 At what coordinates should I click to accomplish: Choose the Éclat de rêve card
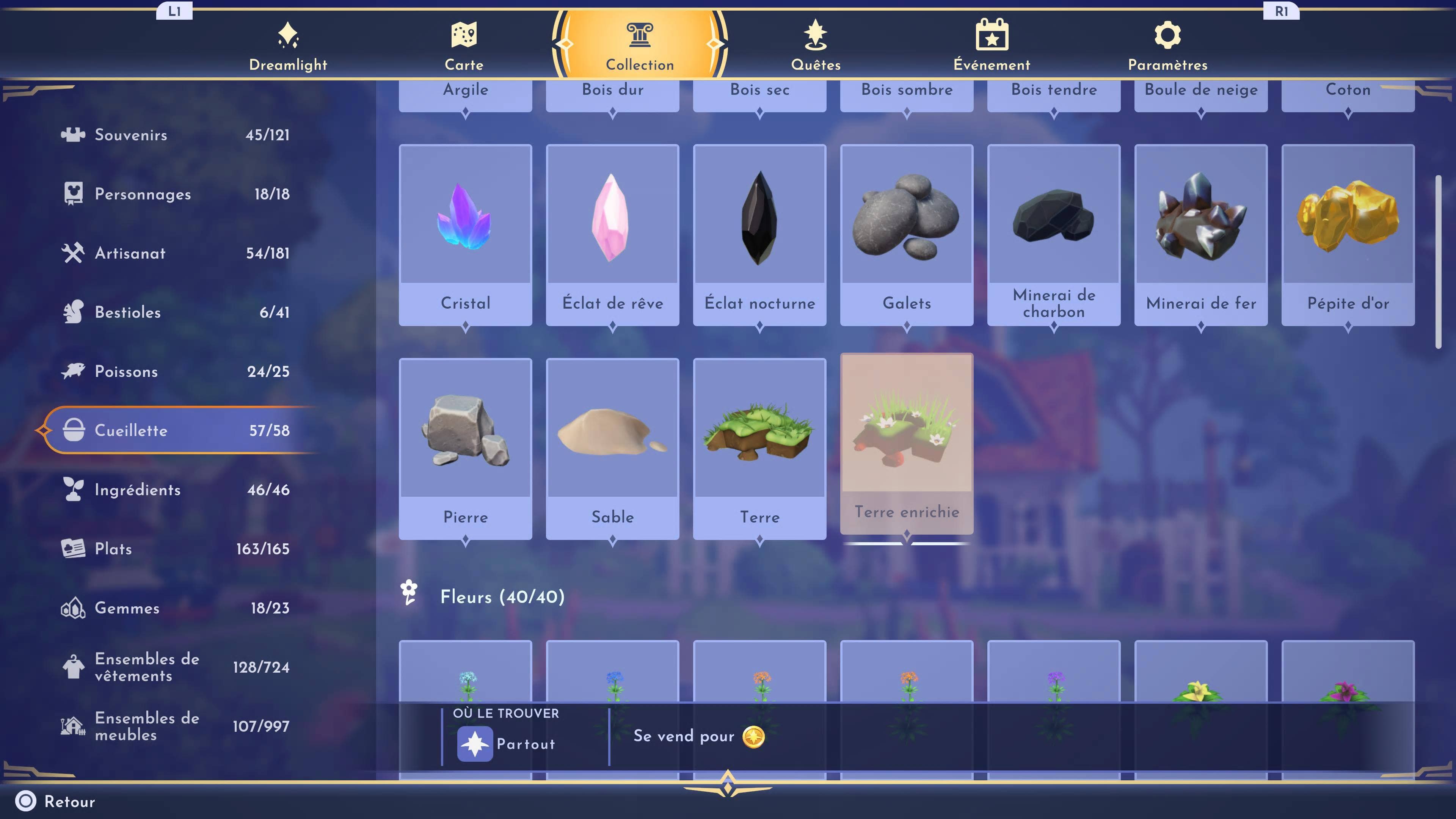(612, 235)
